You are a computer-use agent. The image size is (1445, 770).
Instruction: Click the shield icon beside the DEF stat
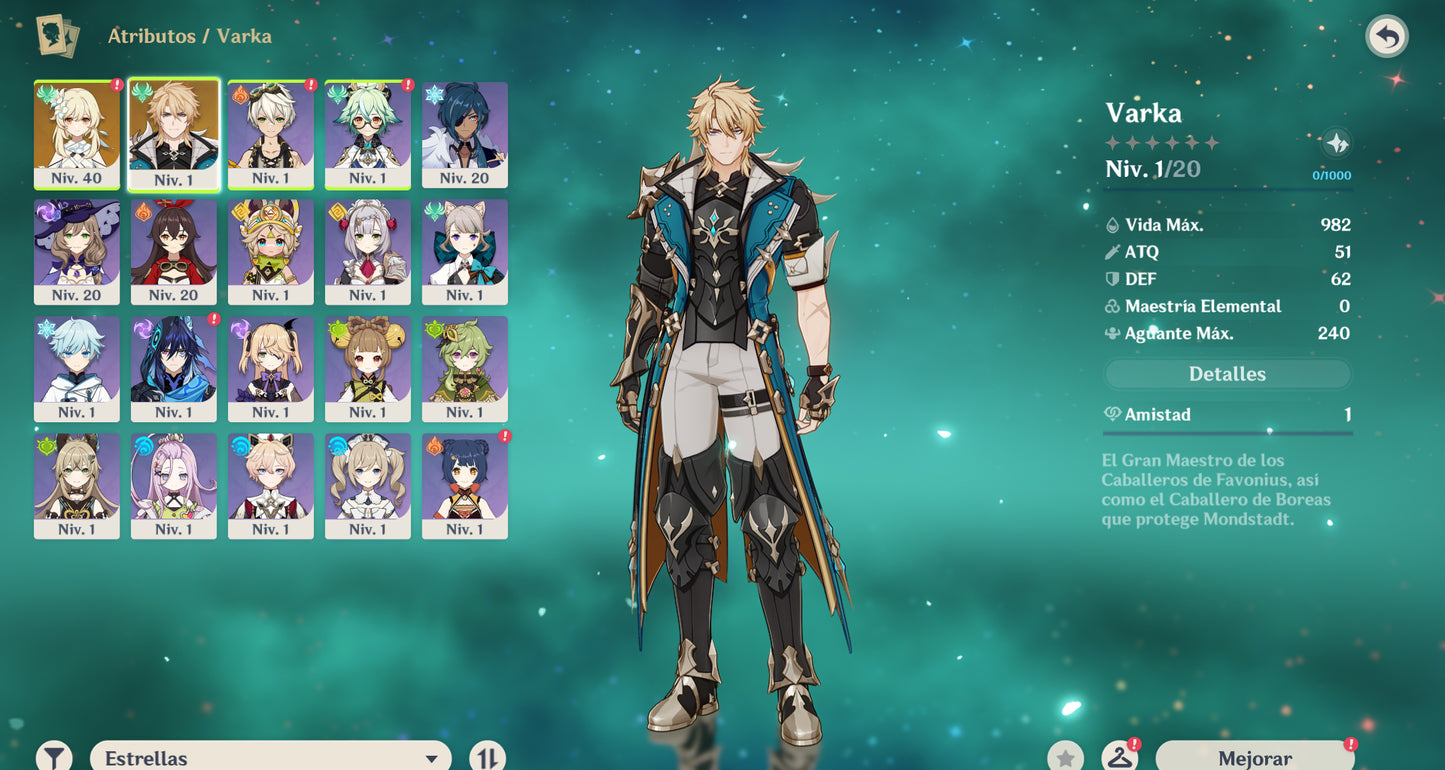point(1110,279)
